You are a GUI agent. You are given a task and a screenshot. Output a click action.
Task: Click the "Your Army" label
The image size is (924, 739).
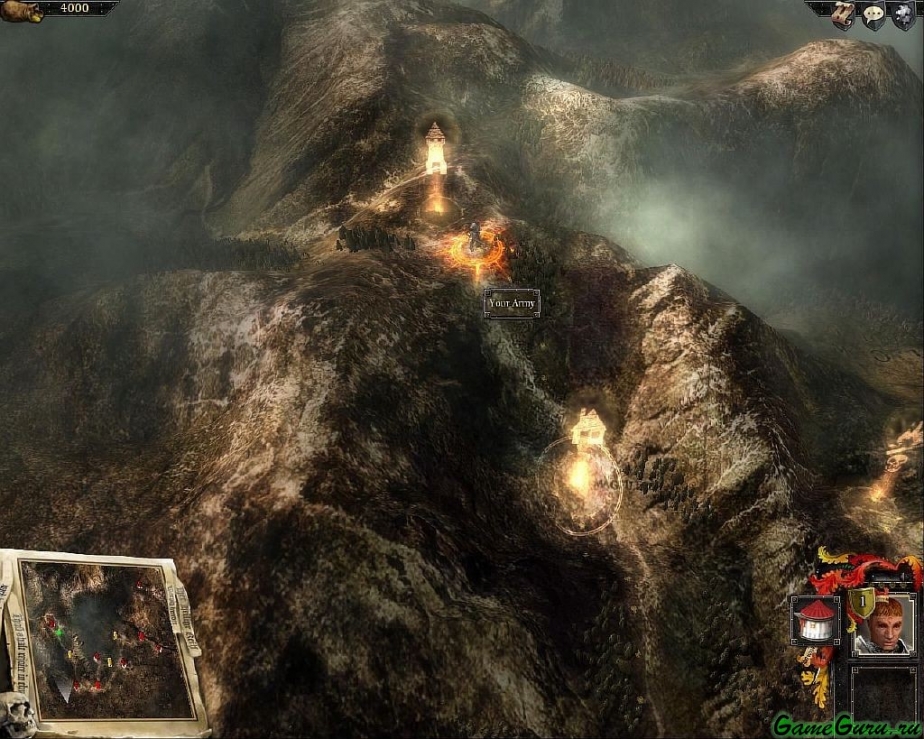click(512, 303)
